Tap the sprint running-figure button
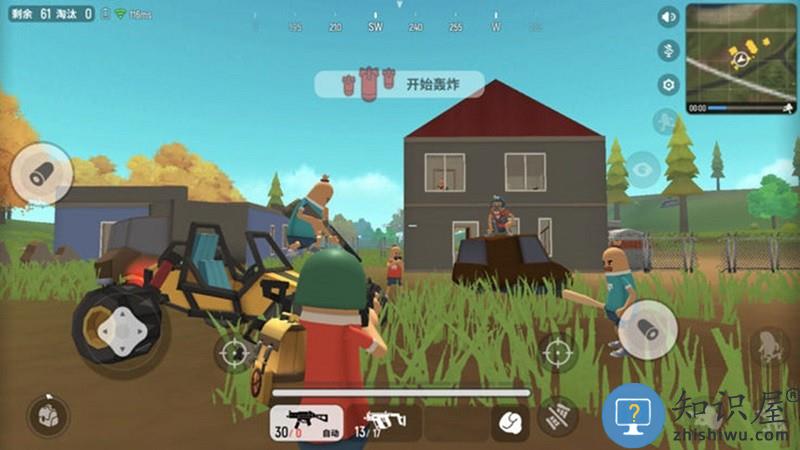 coord(664,122)
